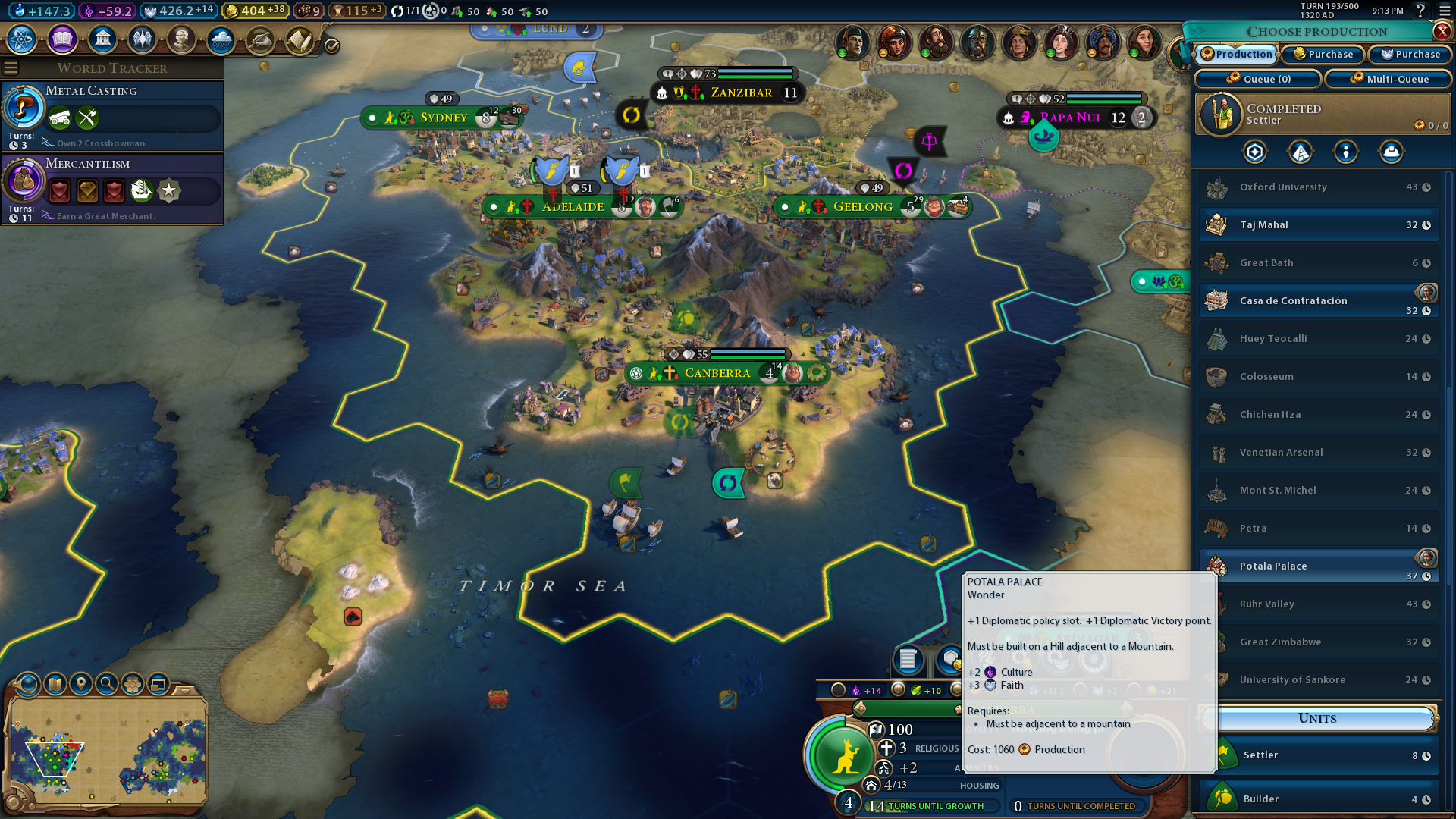Toggle the minimap map pin button
Viewport: 1456px width, 819px height.
pos(81,684)
